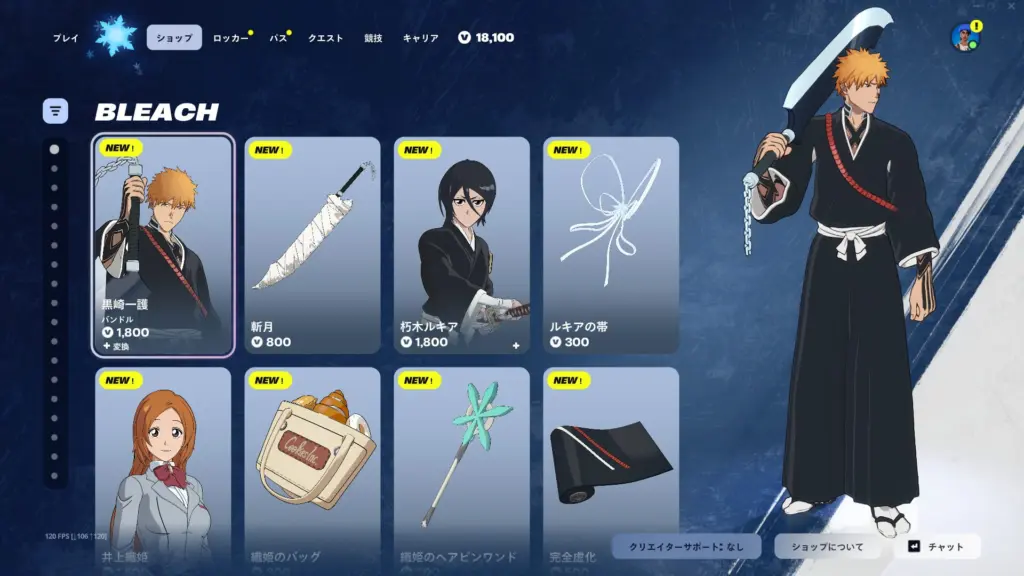Select the パス tab
The width and height of the screenshot is (1024, 576).
[278, 38]
